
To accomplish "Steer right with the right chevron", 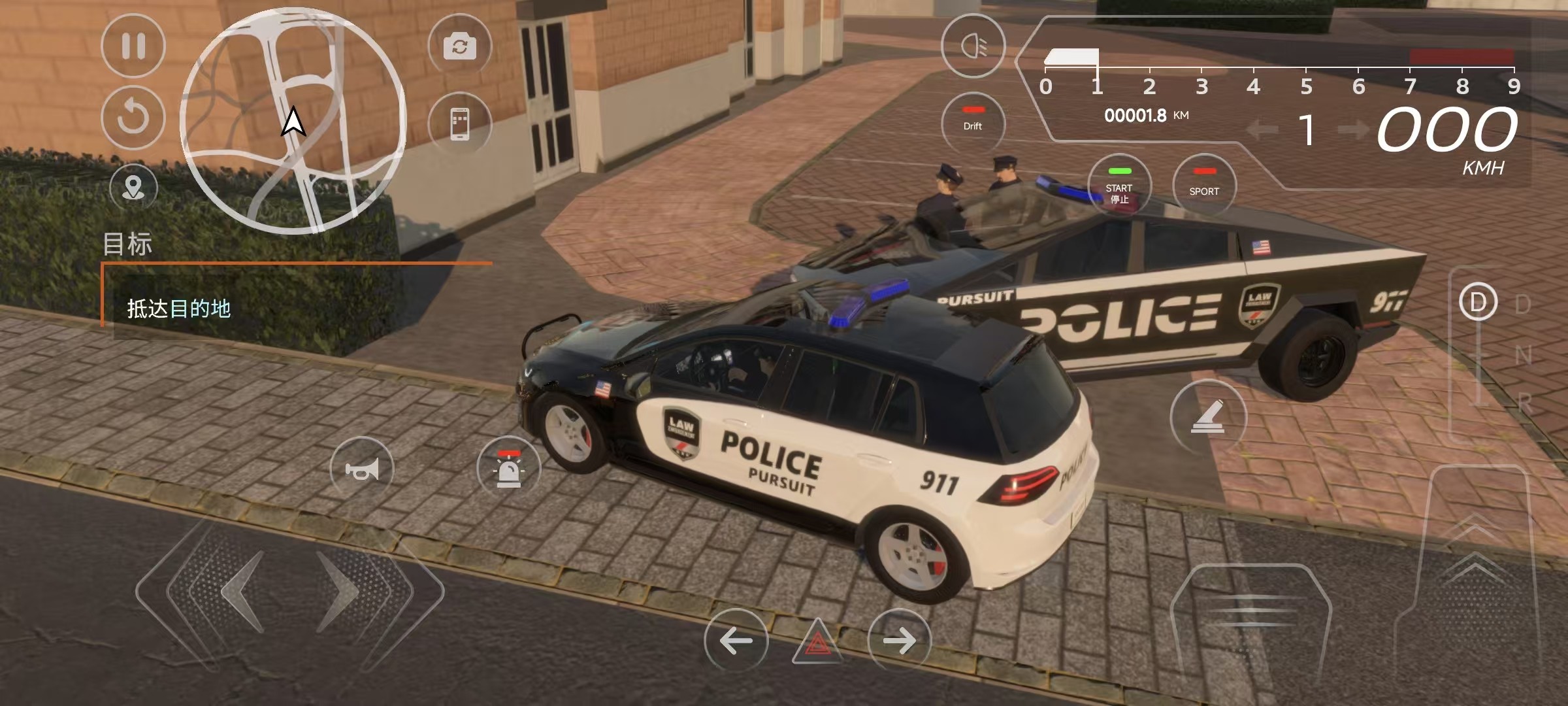I will pos(340,592).
